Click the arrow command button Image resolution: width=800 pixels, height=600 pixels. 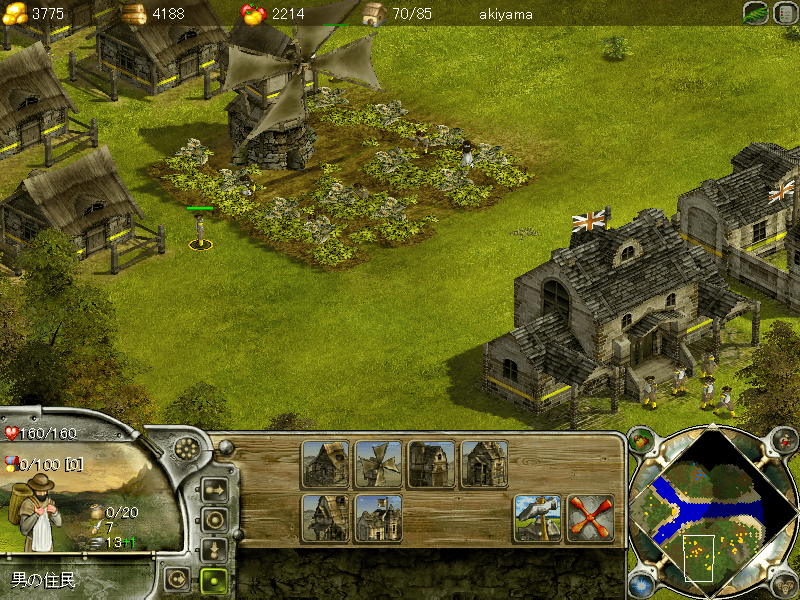(x=213, y=489)
